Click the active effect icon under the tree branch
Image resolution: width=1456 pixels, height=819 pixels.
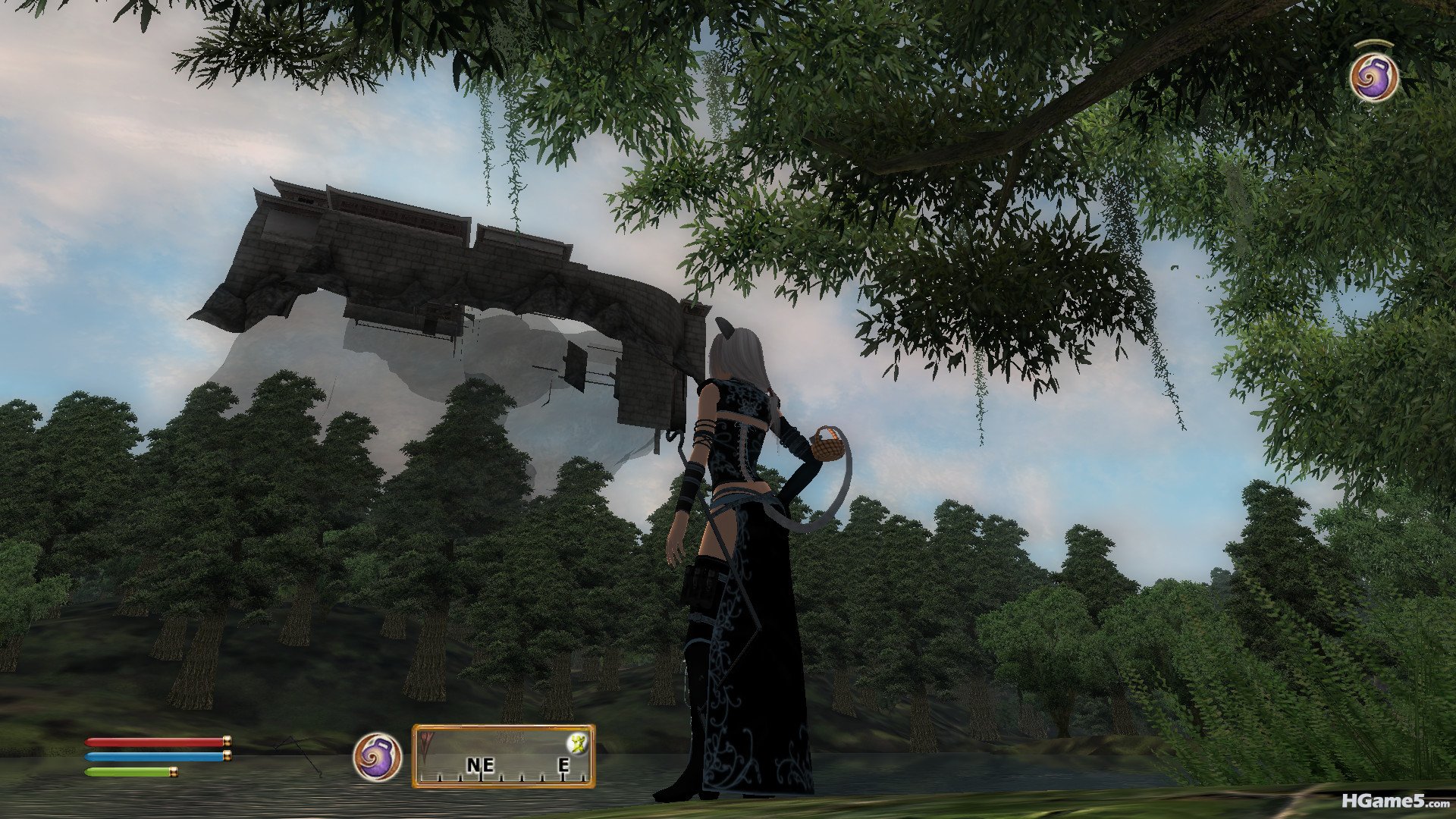tap(1373, 78)
